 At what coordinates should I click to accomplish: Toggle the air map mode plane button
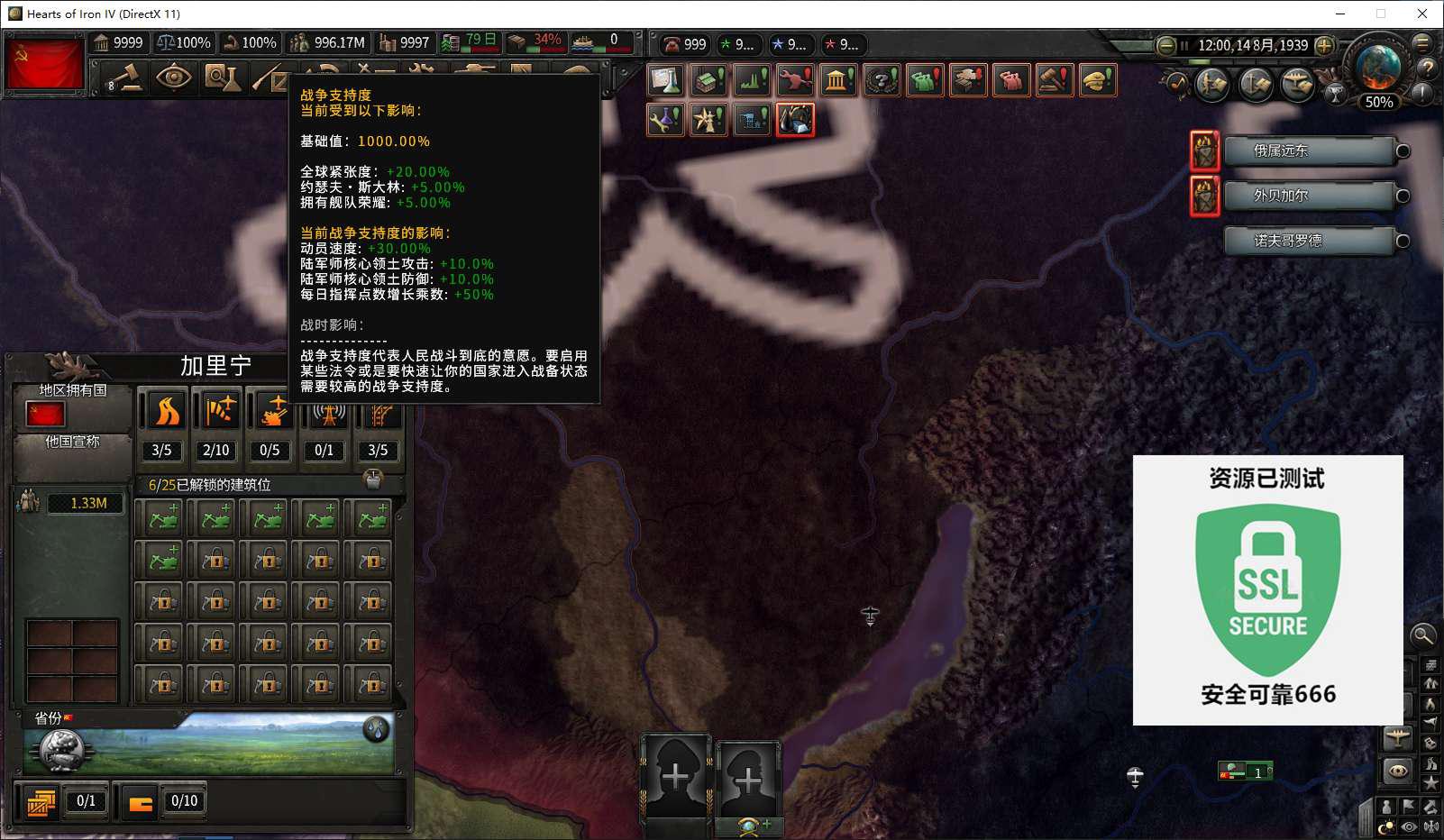point(1397,738)
